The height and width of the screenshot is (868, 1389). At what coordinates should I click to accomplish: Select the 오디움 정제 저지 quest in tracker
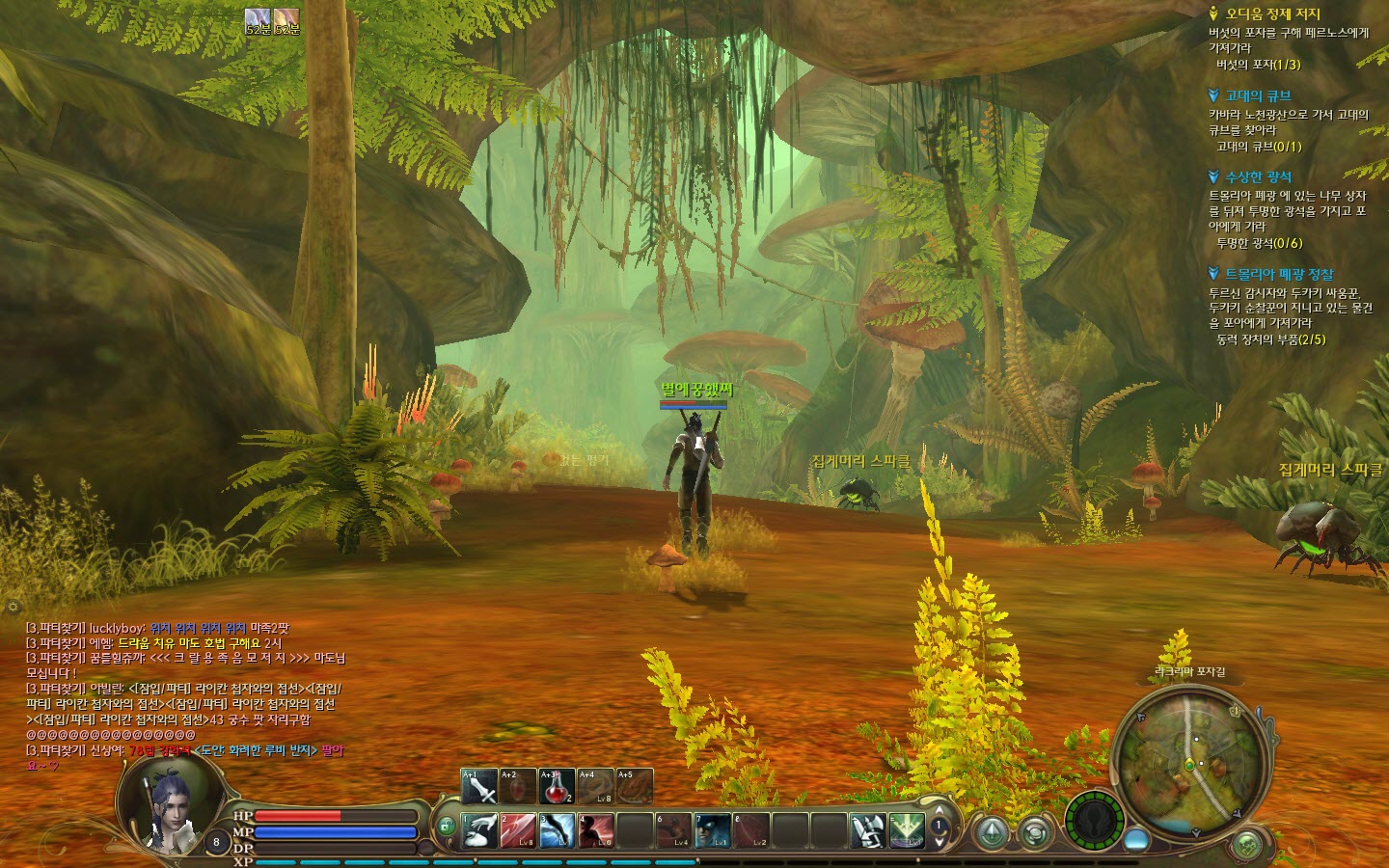[1272, 14]
